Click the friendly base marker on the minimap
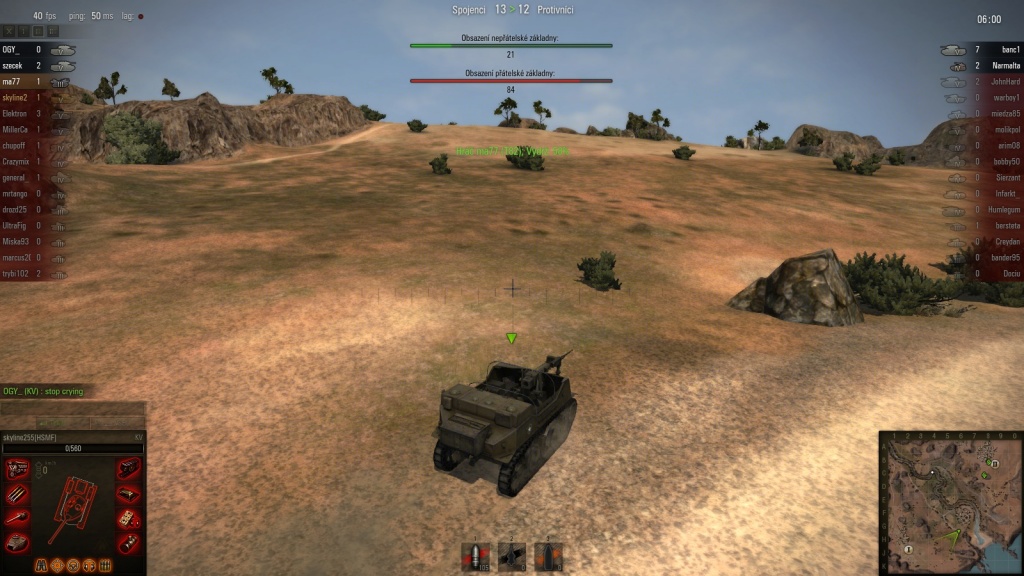The width and height of the screenshot is (1024, 576). [x=908, y=549]
